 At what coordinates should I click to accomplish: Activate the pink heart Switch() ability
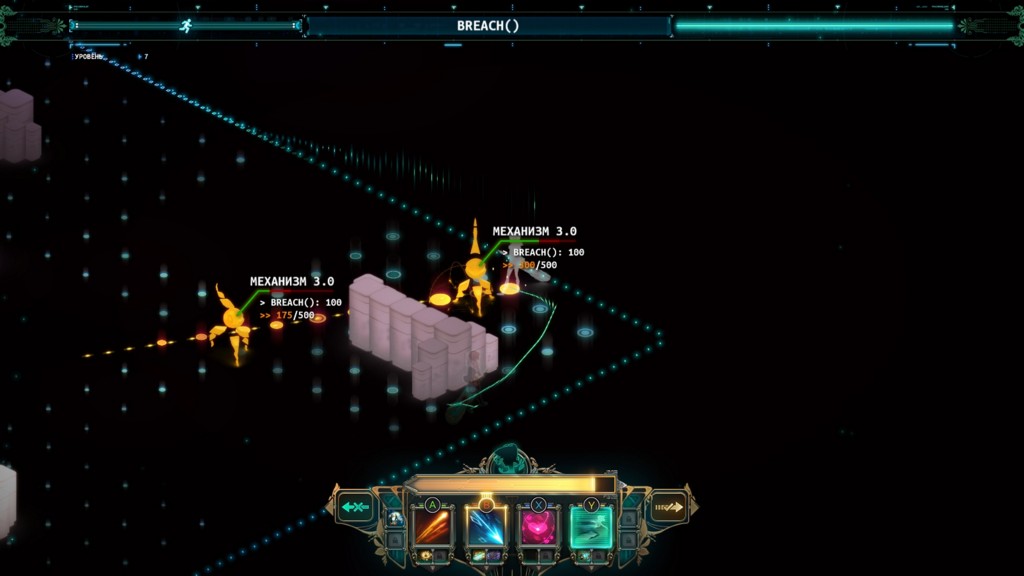[x=539, y=526]
